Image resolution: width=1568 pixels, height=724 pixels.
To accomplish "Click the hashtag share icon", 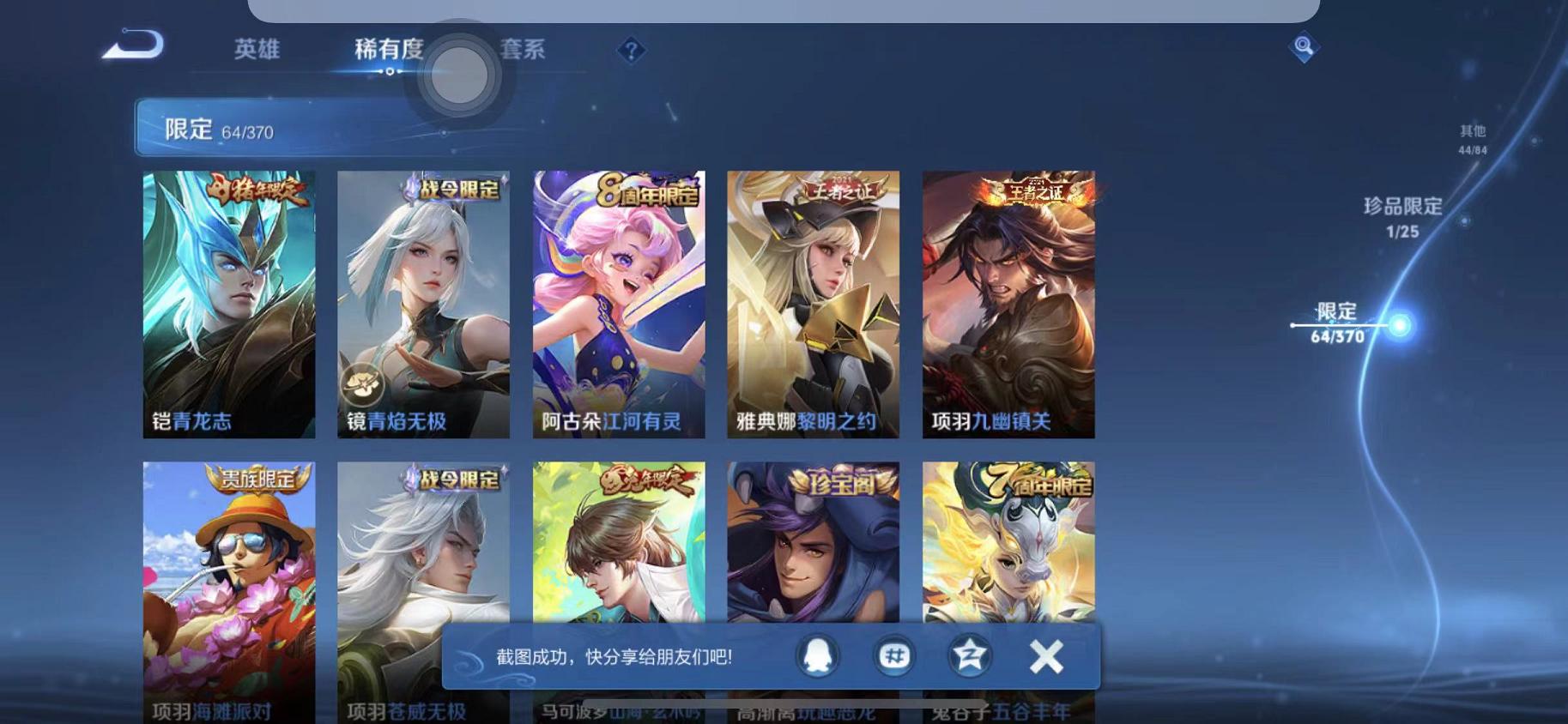I will [x=893, y=655].
